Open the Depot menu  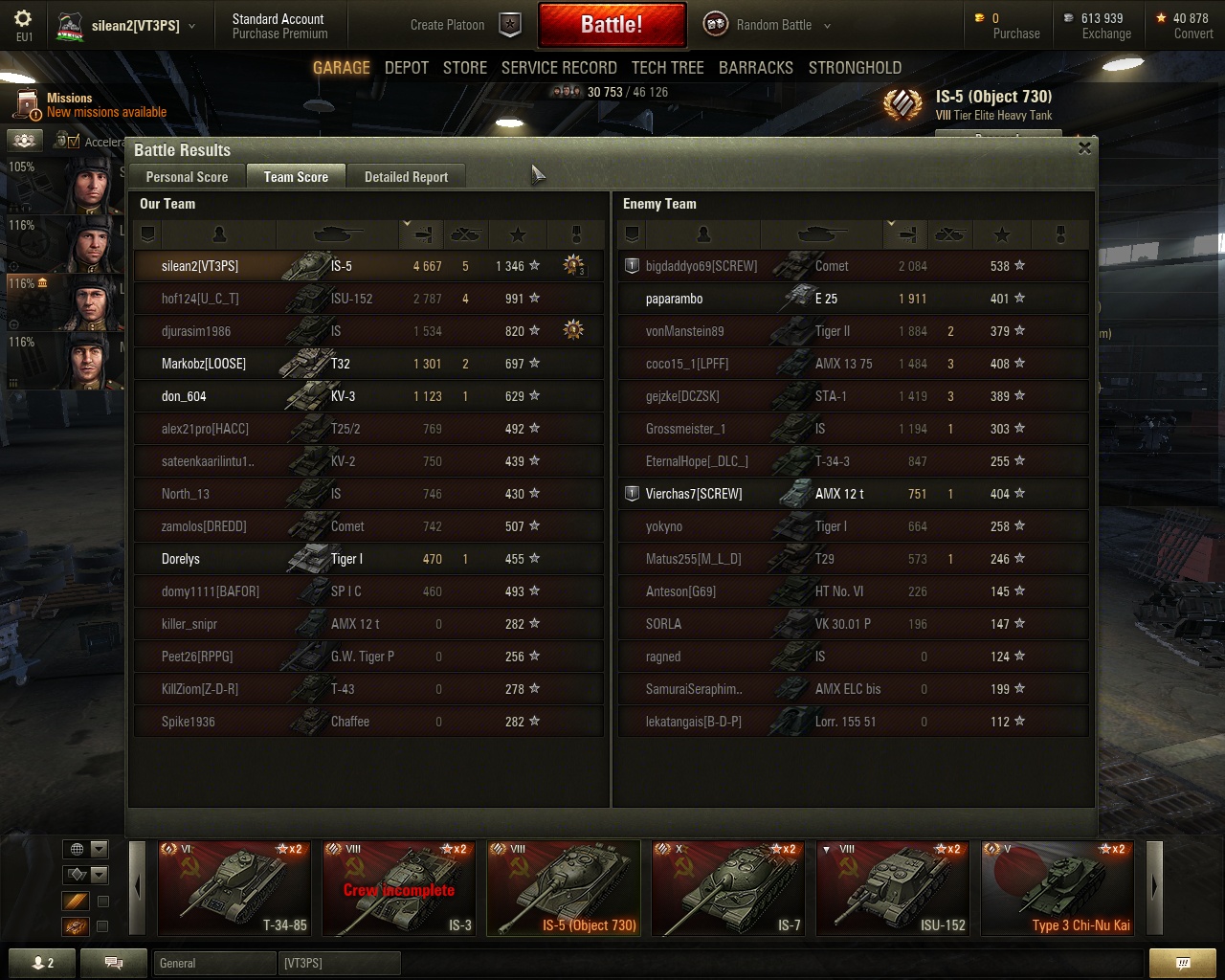(x=406, y=68)
